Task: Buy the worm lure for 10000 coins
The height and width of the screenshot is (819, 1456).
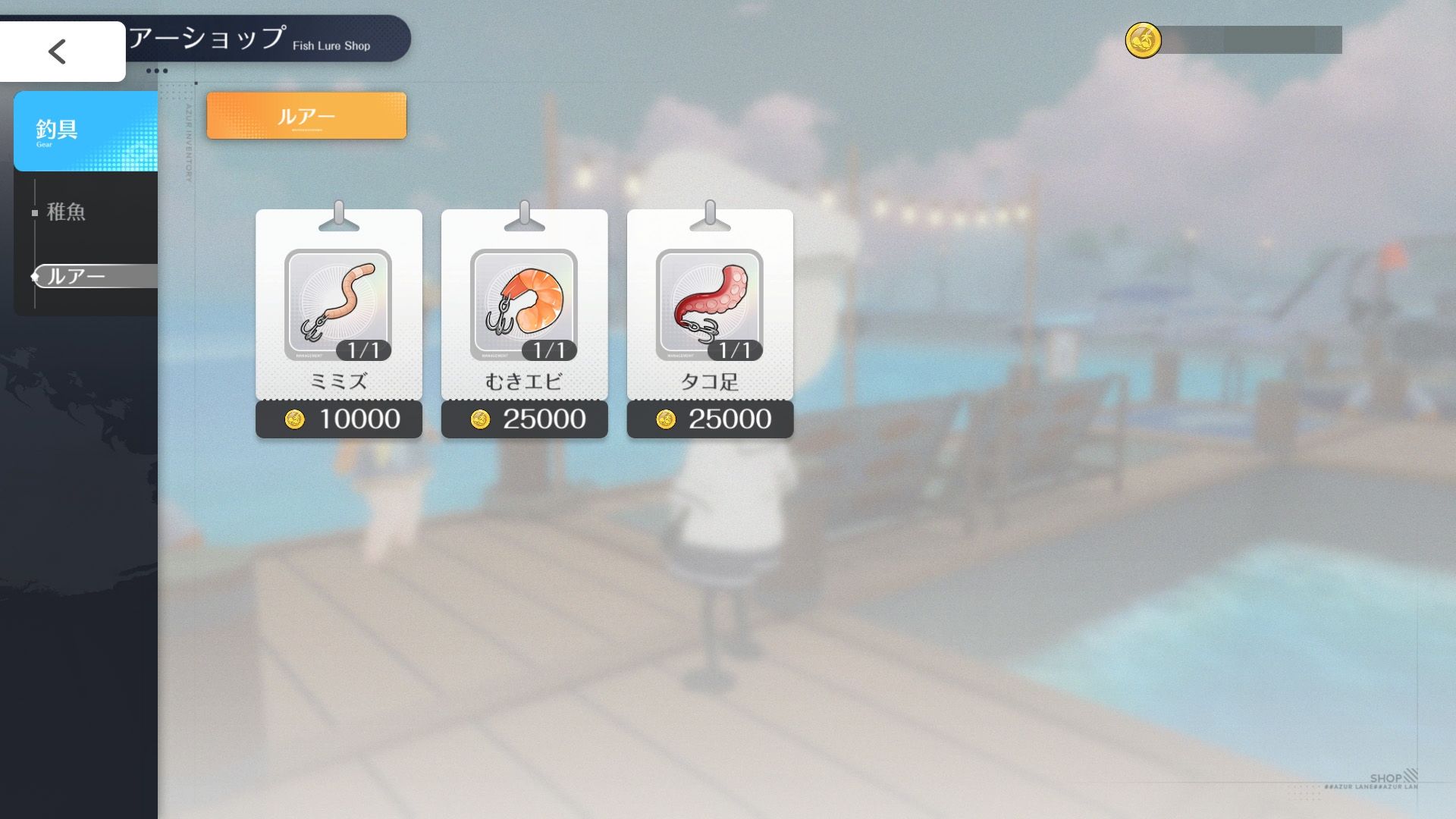Action: 339,419
